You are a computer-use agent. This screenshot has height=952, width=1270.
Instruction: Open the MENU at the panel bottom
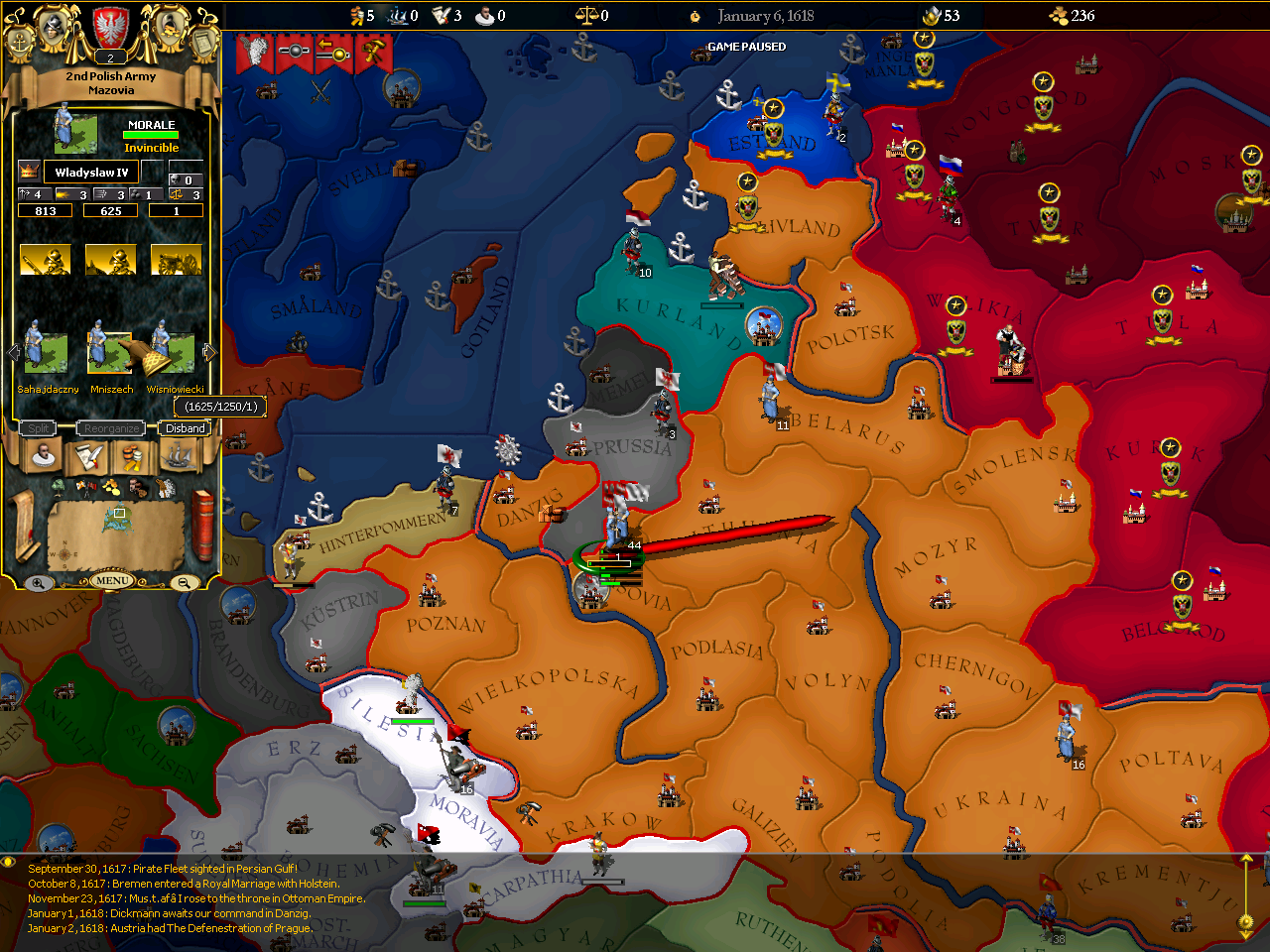111,581
